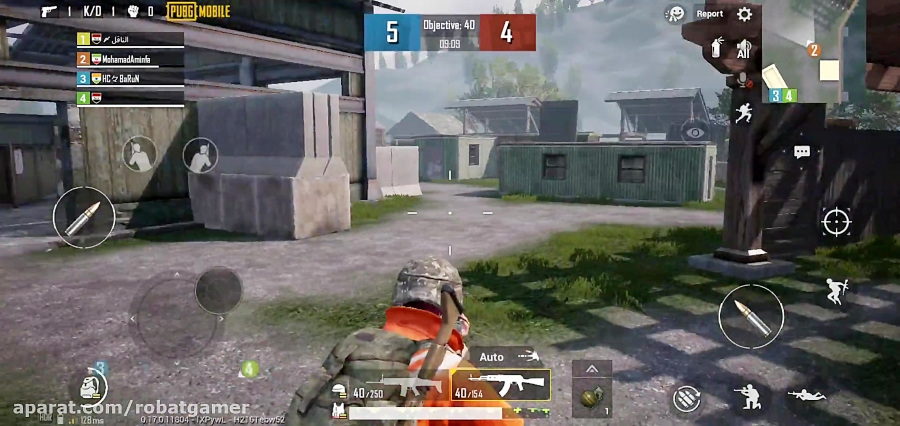This screenshot has width=900, height=426.
Task: Open the gear settings menu
Action: (x=744, y=14)
